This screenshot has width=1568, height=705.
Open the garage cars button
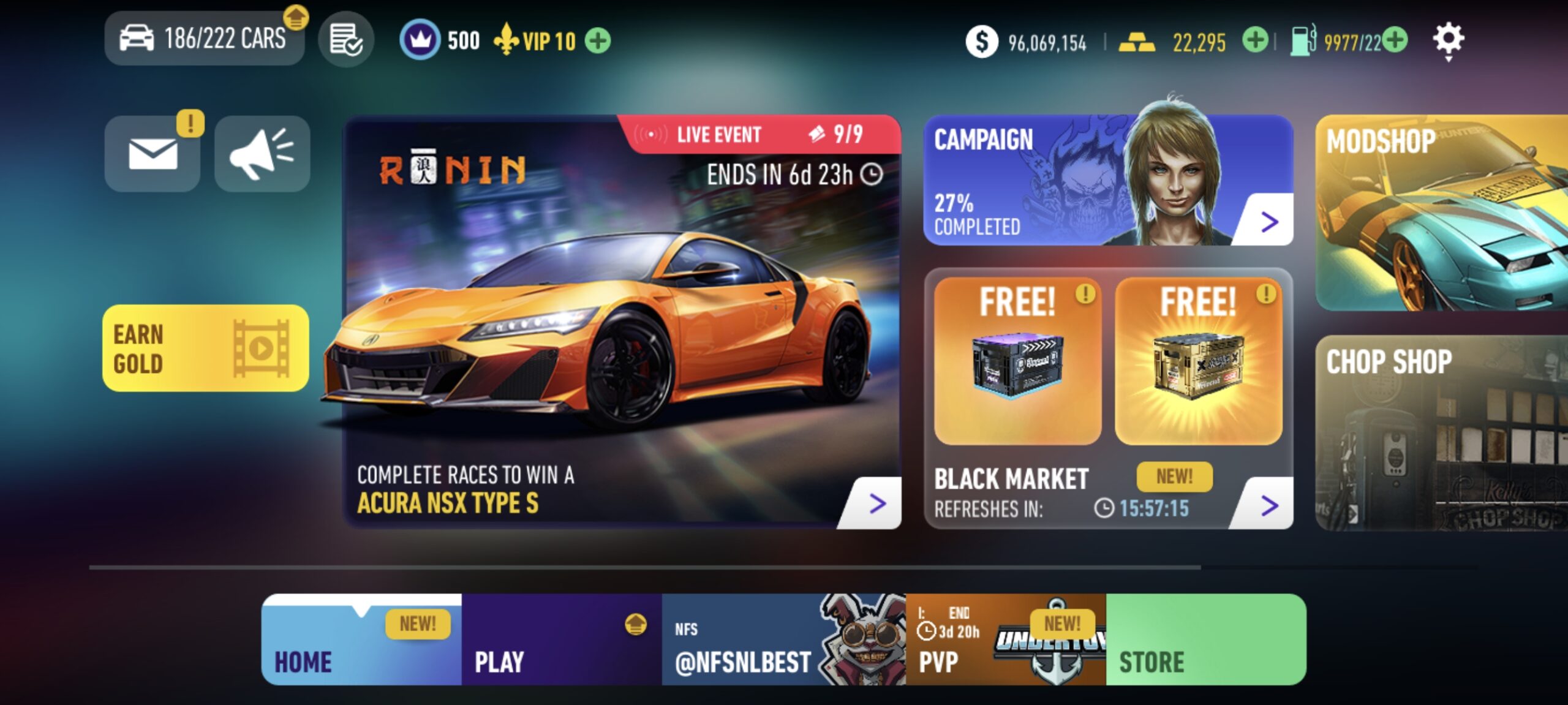(x=204, y=39)
